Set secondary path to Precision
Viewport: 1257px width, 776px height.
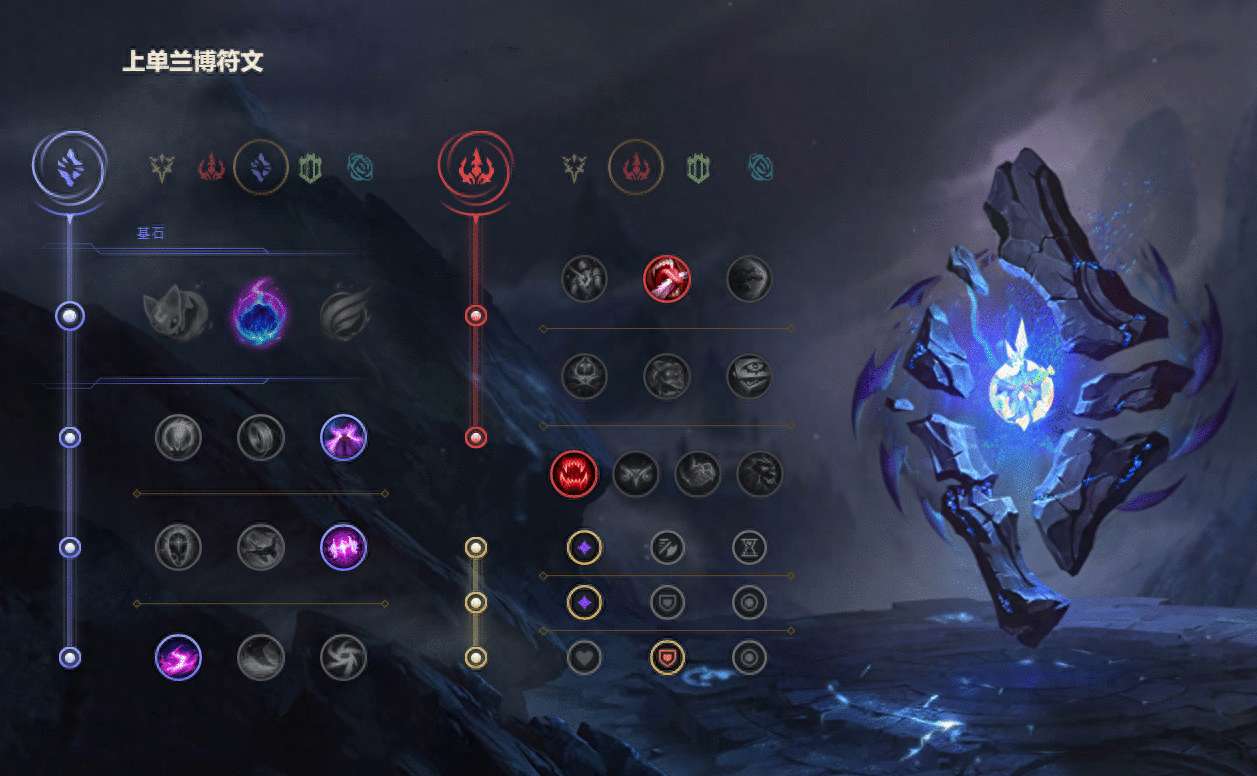(x=574, y=168)
